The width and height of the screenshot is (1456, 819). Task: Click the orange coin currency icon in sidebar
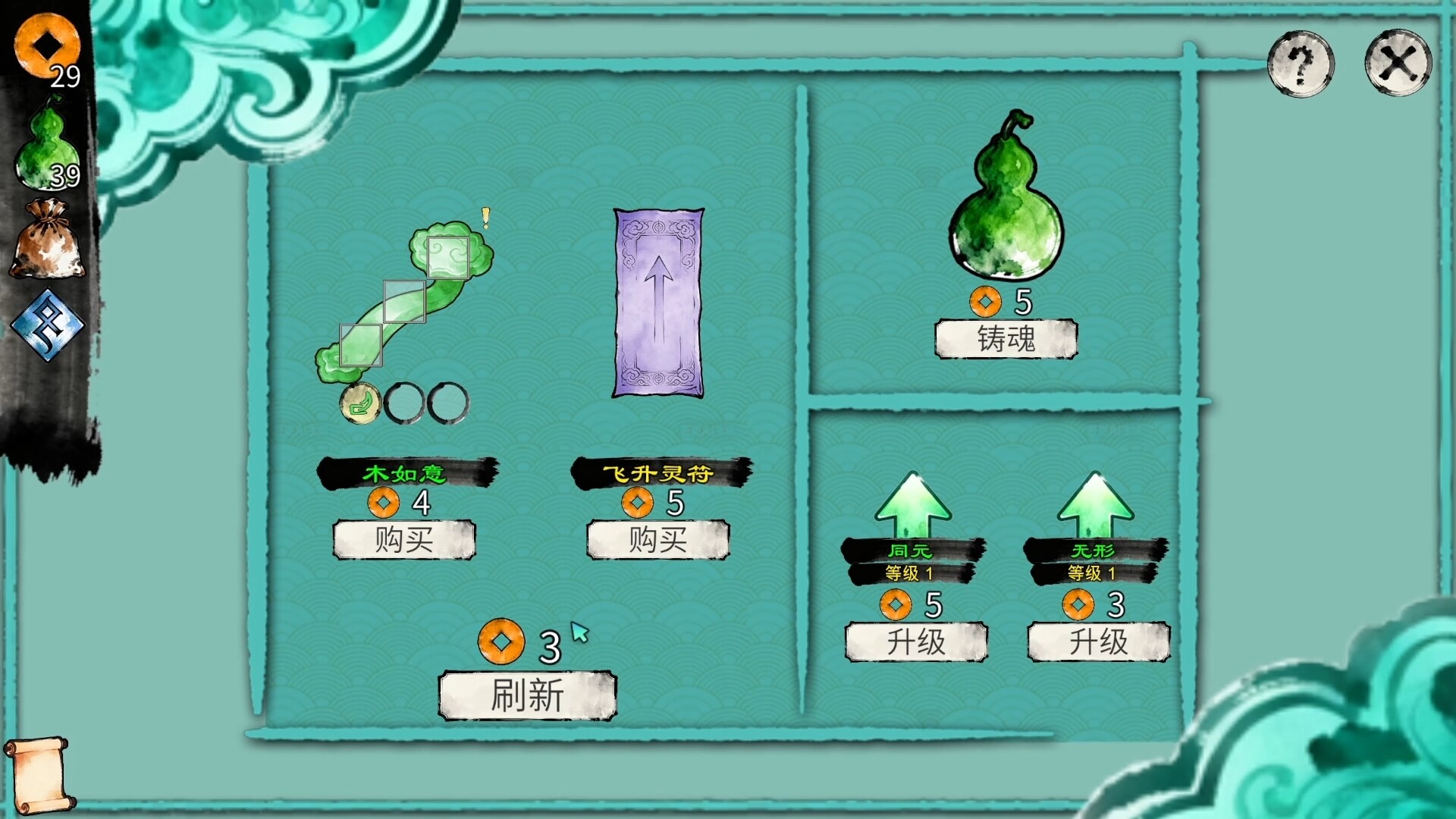(x=47, y=45)
